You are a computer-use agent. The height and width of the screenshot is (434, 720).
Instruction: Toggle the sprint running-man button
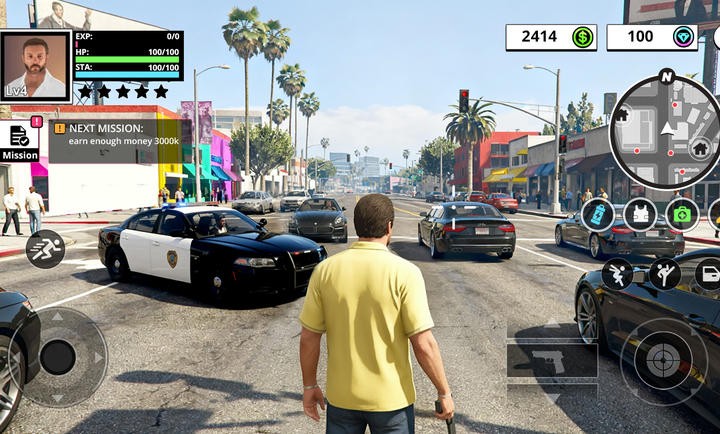click(45, 249)
